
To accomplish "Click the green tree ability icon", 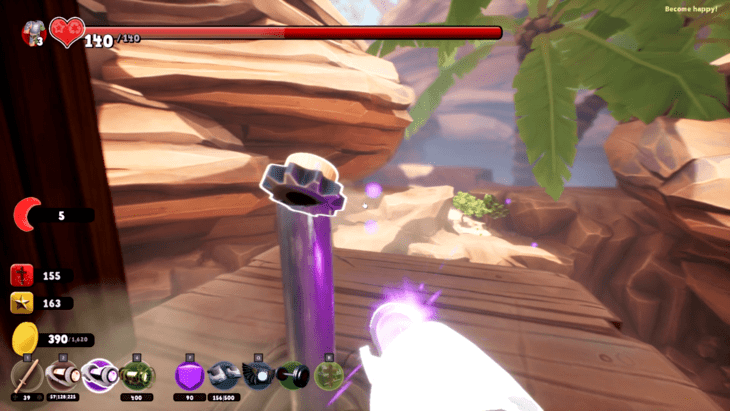I will (327, 377).
